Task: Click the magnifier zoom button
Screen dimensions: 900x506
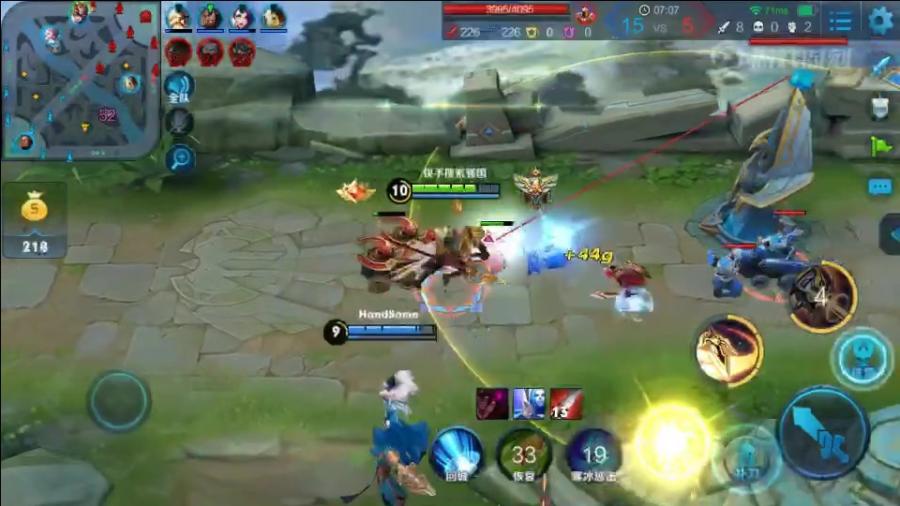Action: (x=180, y=157)
